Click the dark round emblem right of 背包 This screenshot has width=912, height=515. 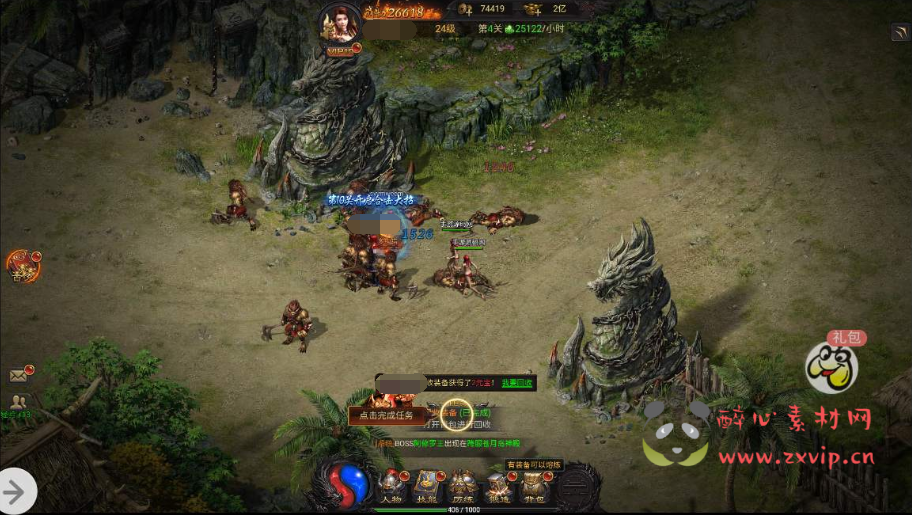pyautogui.click(x=576, y=486)
